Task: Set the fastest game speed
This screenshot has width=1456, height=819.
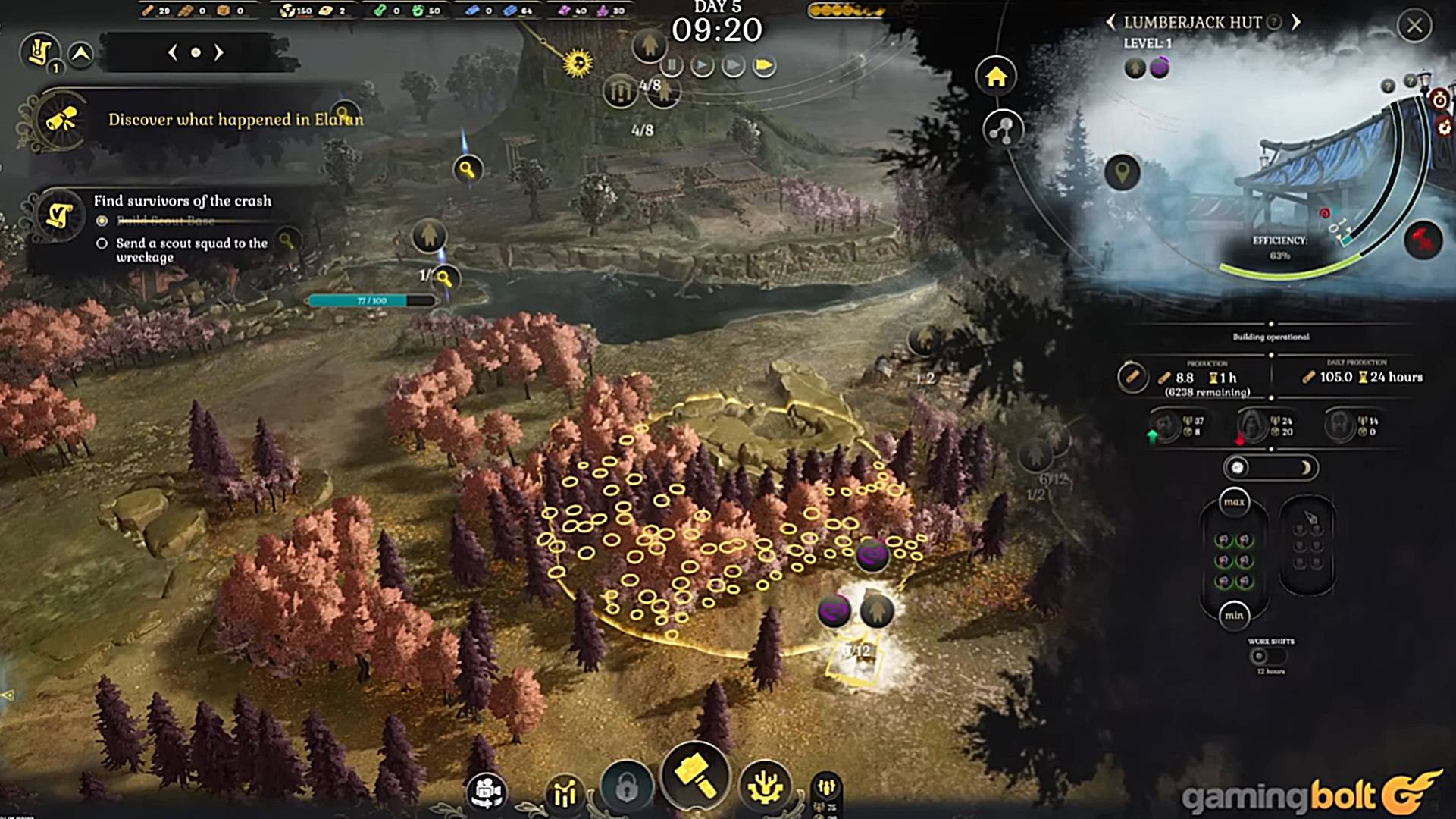Action: 764,66
